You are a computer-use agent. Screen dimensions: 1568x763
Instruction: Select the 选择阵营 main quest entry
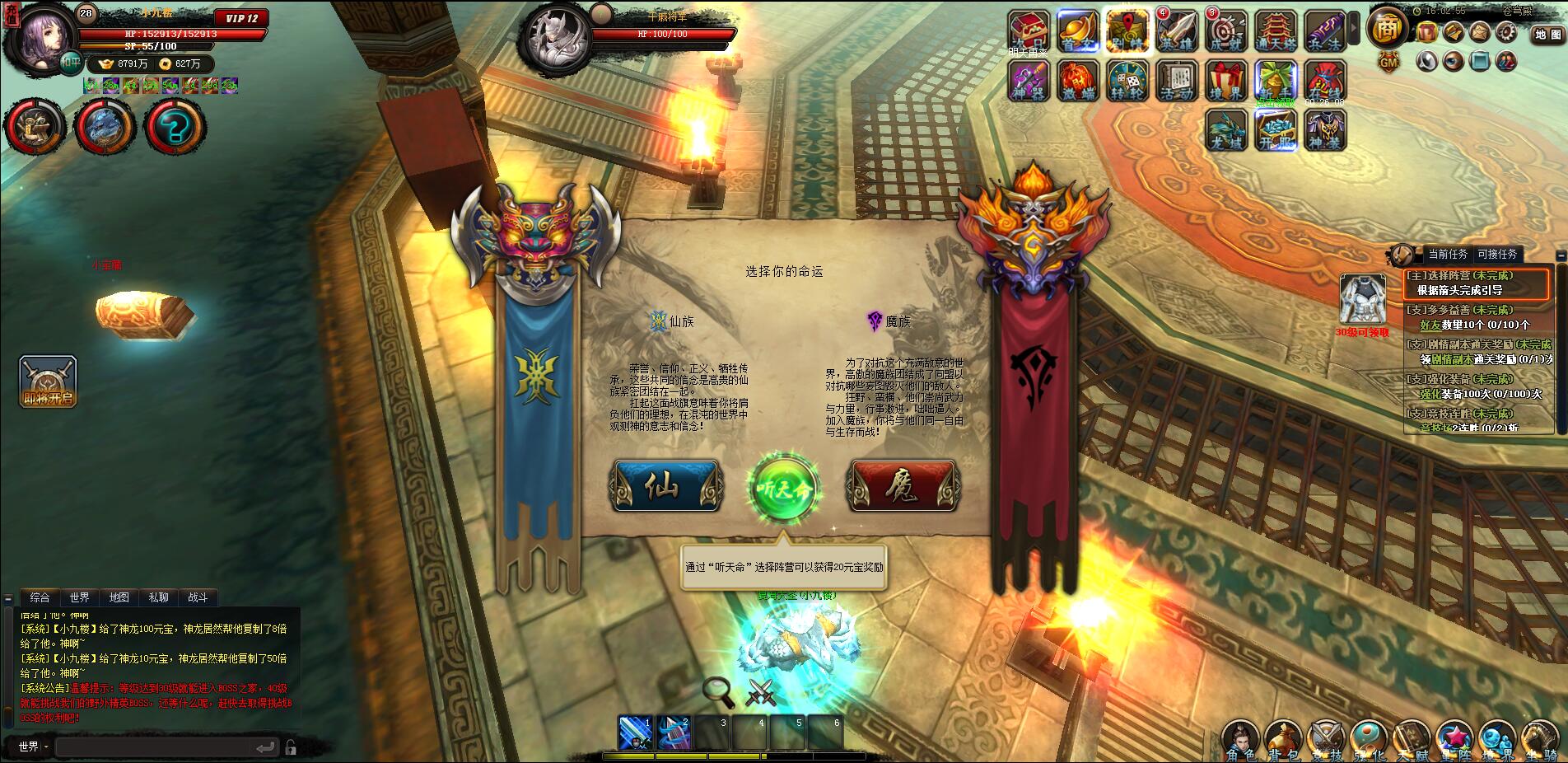coord(1476,283)
